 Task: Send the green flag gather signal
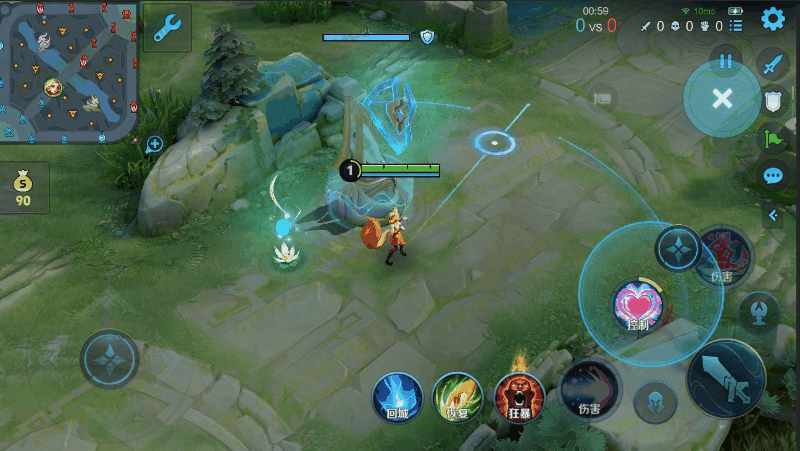pos(773,138)
